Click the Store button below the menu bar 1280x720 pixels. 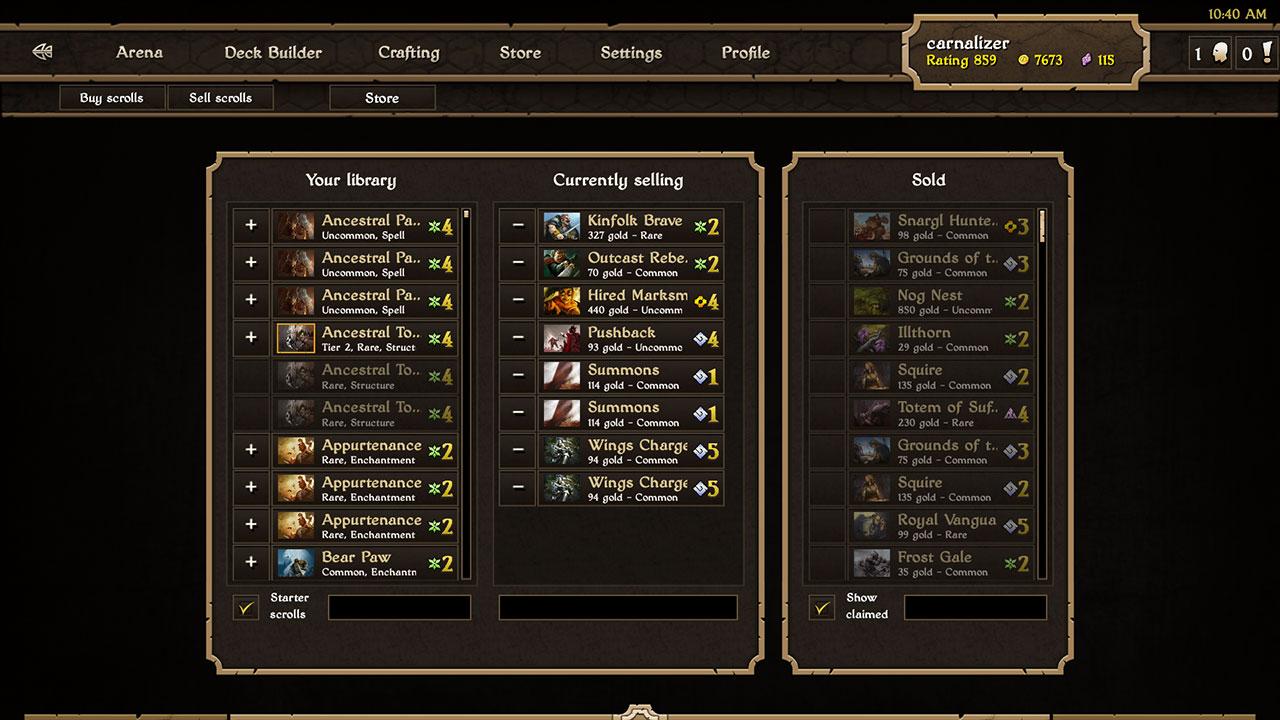tap(382, 97)
